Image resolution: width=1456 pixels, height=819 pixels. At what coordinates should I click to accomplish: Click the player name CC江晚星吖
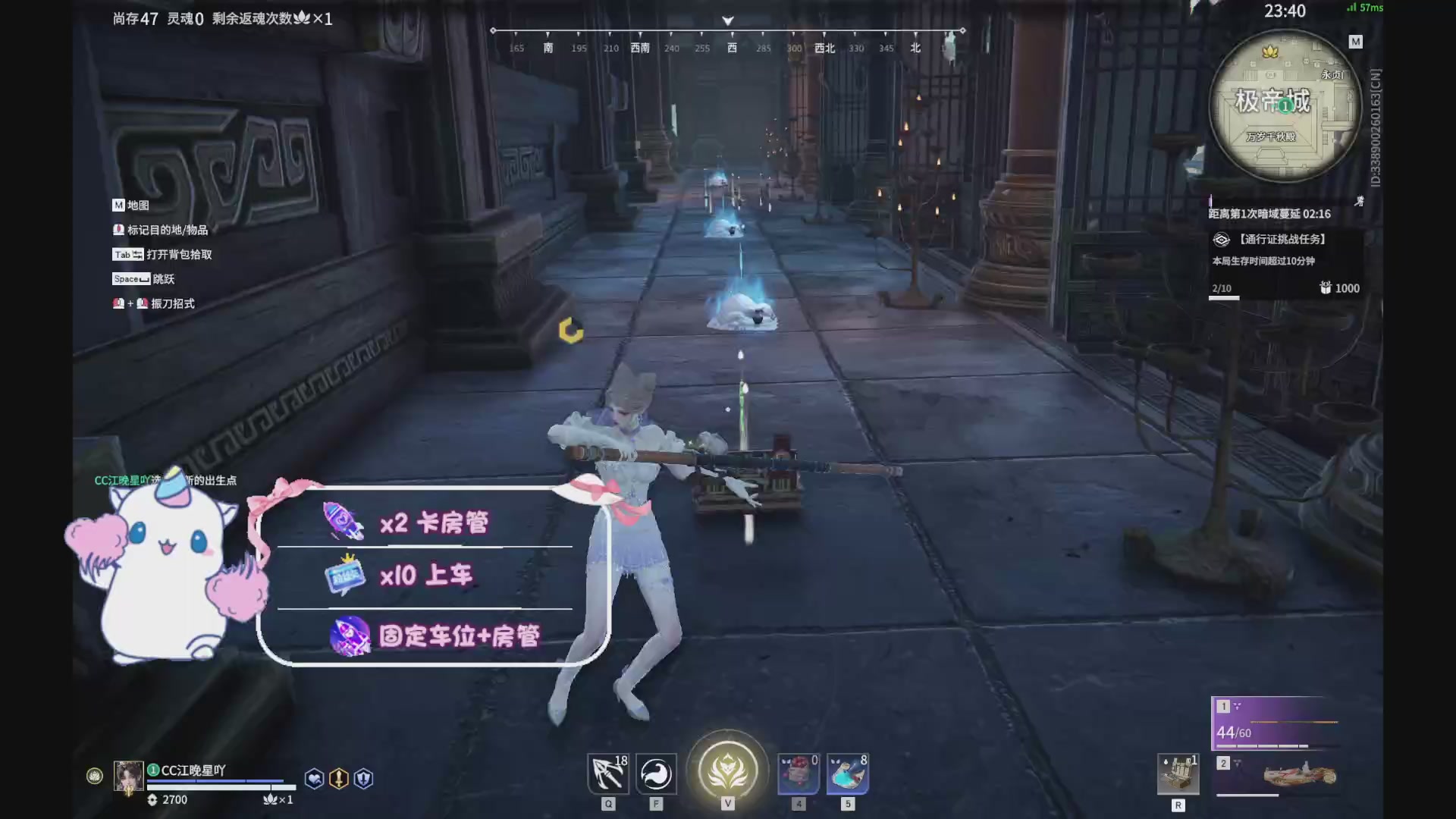click(192, 769)
